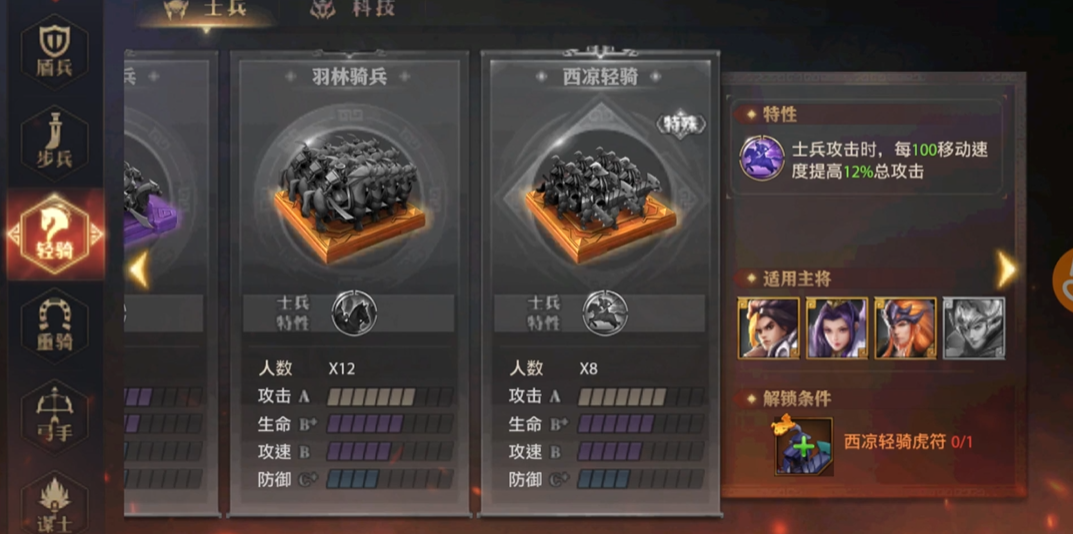
Task: Select the orange-haired helmeted general portrait
Action: (905, 328)
